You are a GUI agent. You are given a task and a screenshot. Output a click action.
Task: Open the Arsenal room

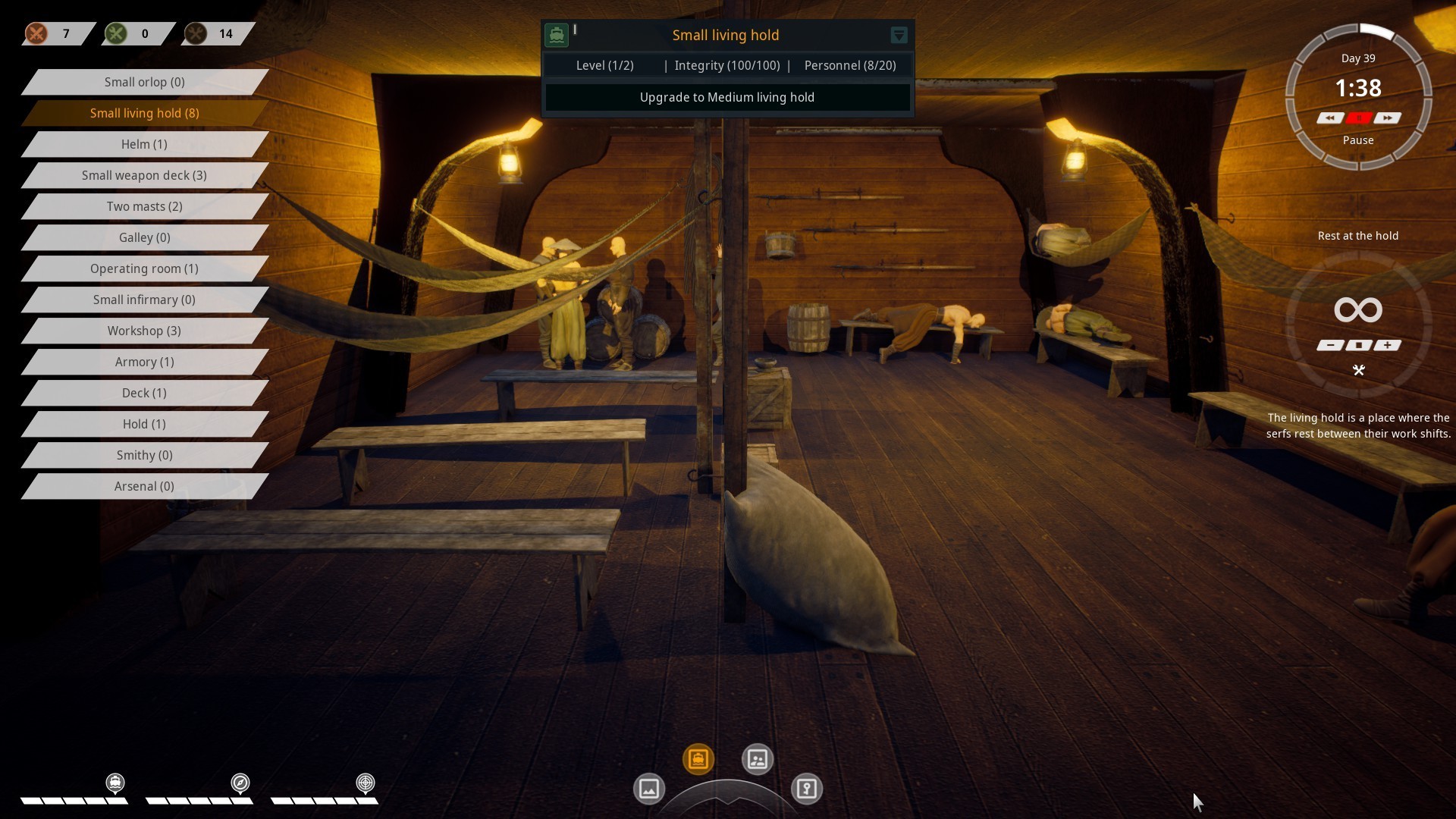[144, 486]
